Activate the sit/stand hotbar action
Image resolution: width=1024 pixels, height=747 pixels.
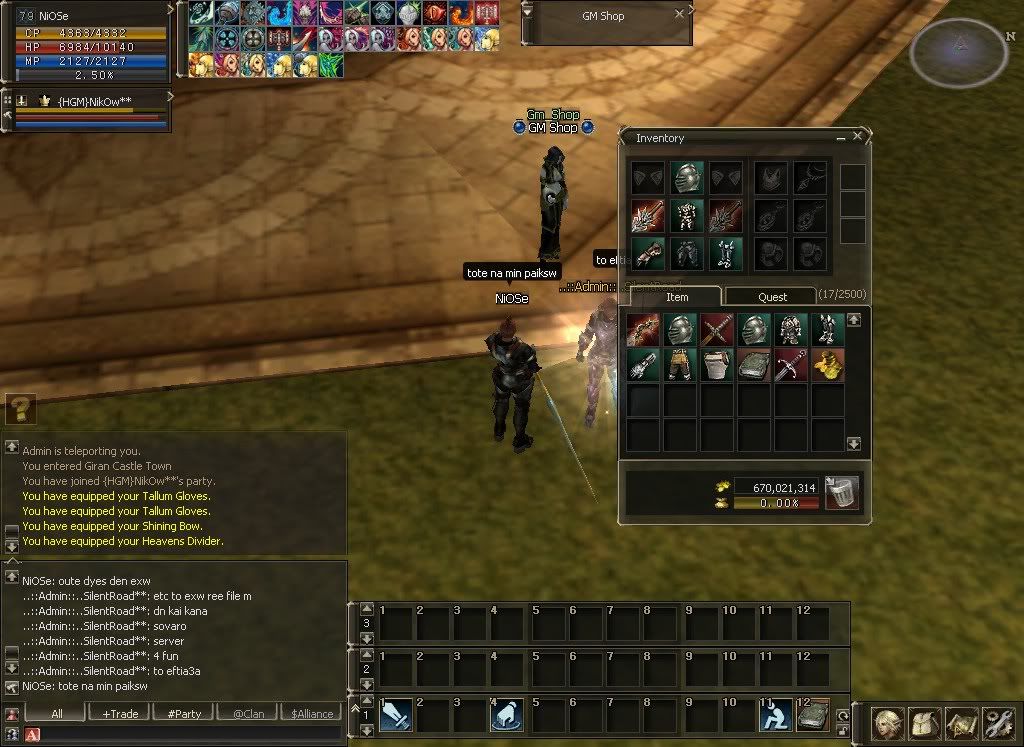(773, 715)
